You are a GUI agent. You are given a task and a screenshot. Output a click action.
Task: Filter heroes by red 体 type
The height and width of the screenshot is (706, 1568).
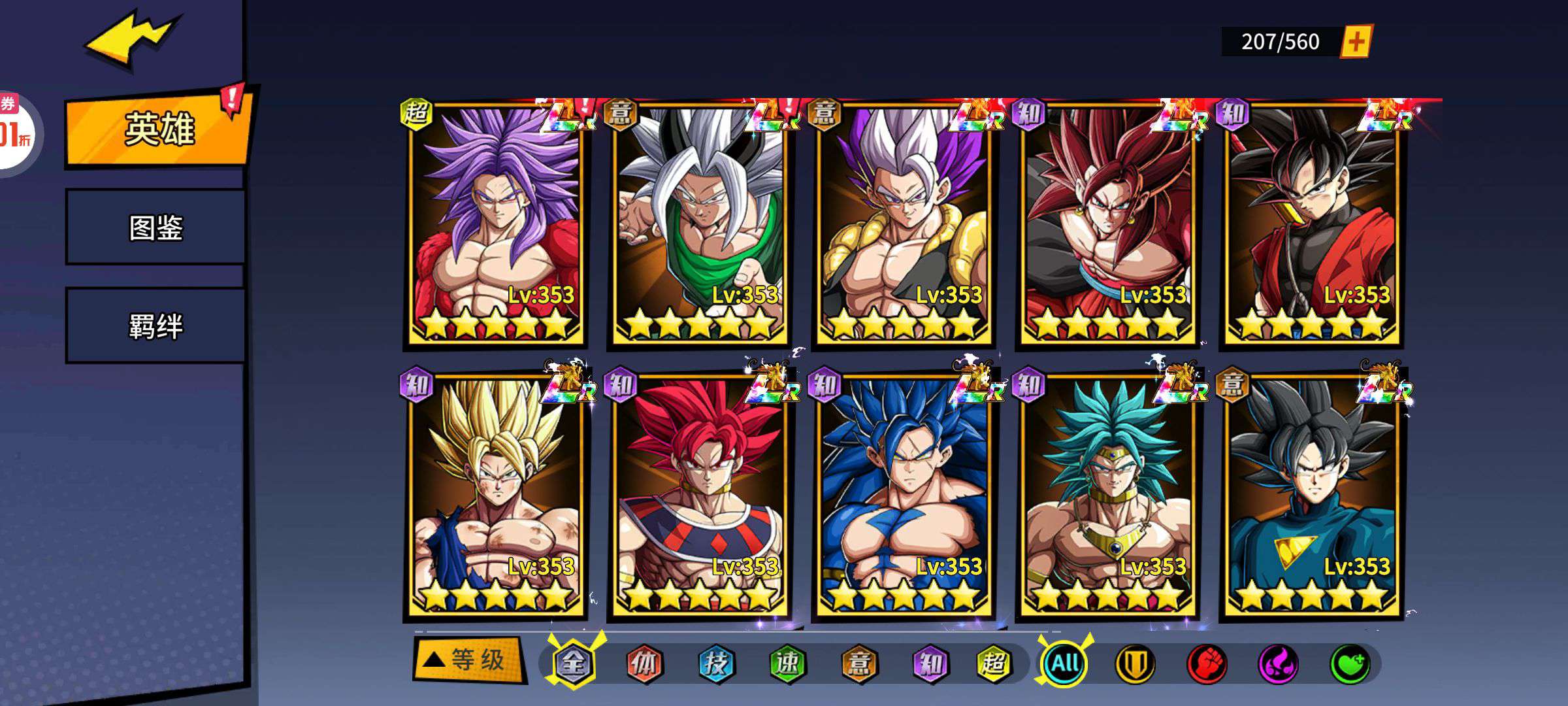pyautogui.click(x=644, y=664)
